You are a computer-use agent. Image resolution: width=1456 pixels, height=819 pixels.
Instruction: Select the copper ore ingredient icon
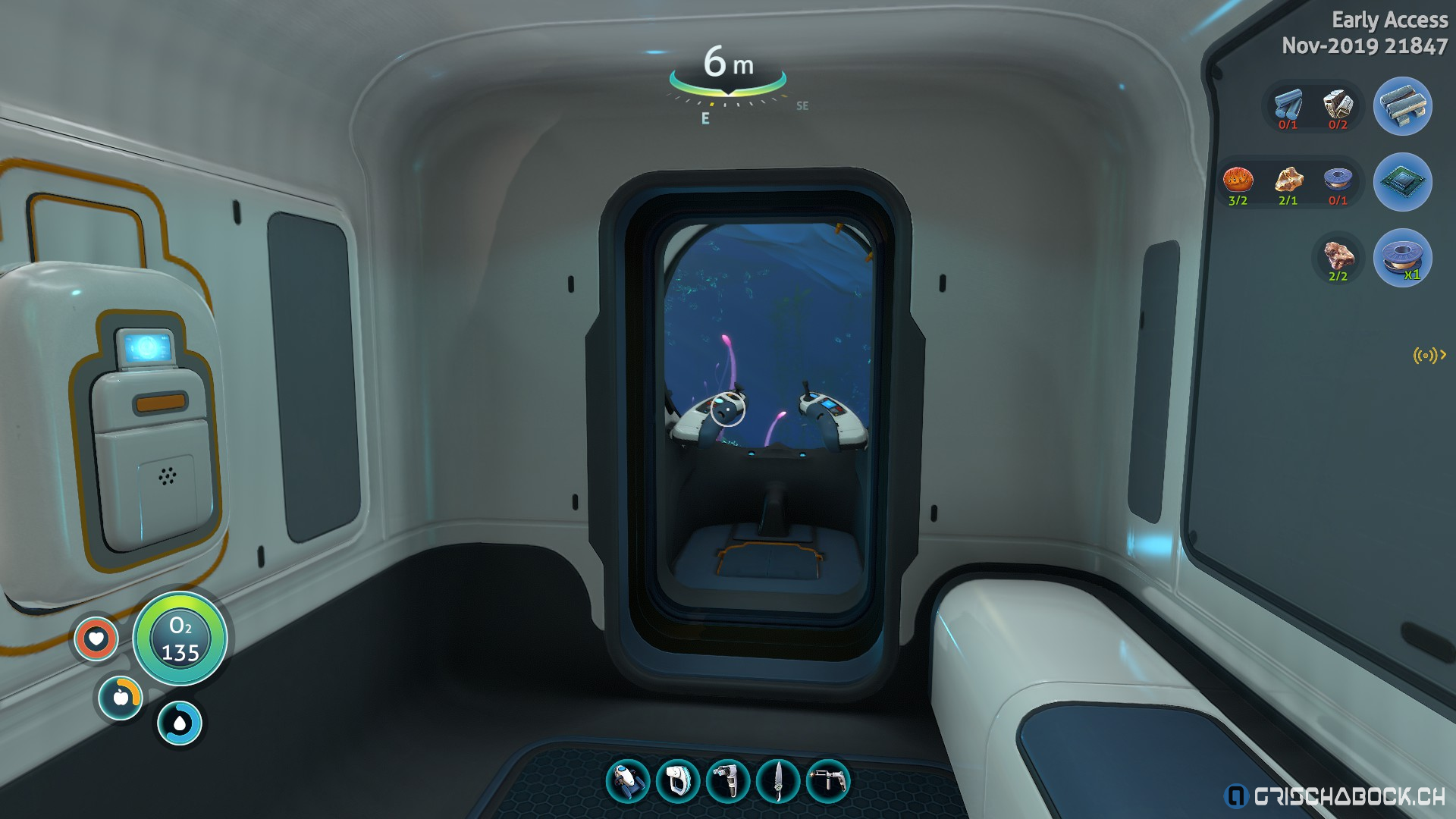(1338, 256)
